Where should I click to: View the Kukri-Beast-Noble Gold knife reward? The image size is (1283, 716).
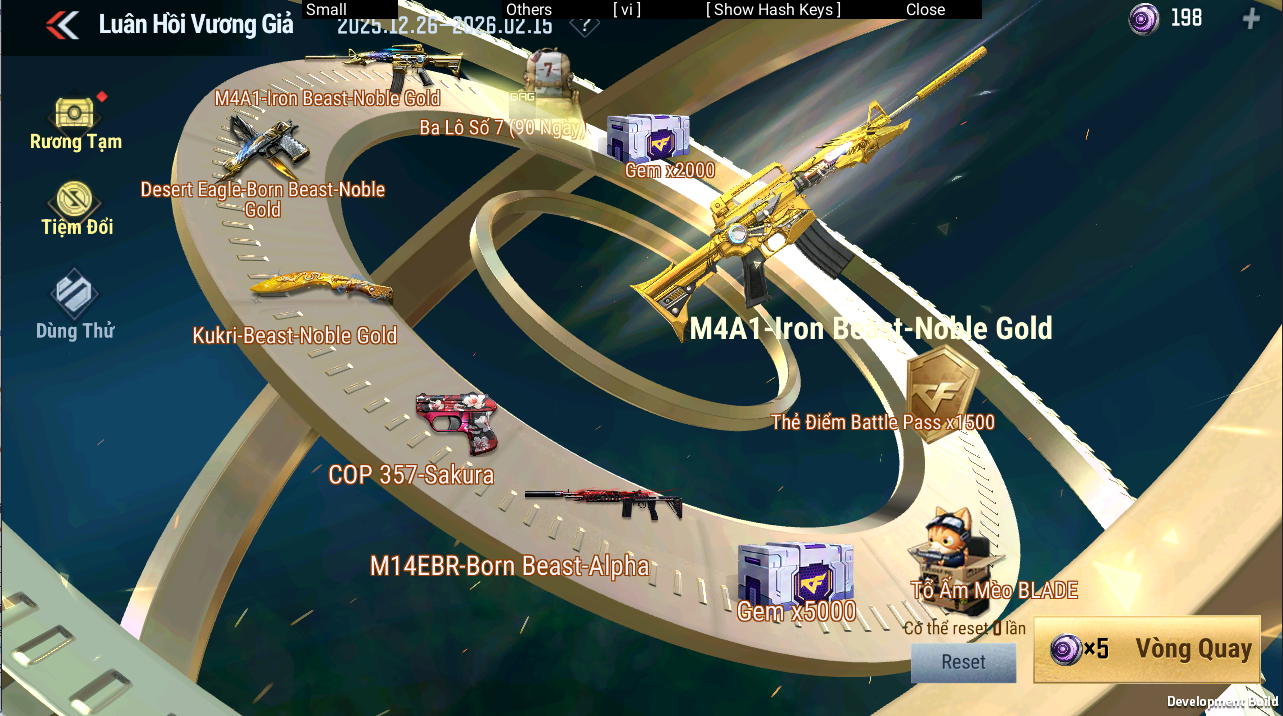321,289
